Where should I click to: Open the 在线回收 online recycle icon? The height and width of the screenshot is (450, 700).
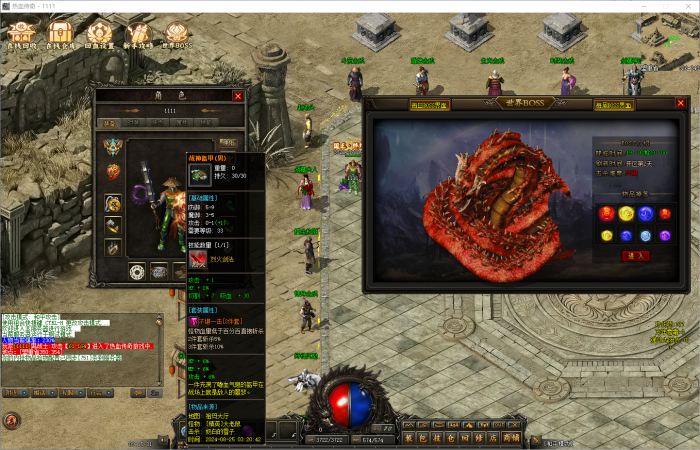21,35
